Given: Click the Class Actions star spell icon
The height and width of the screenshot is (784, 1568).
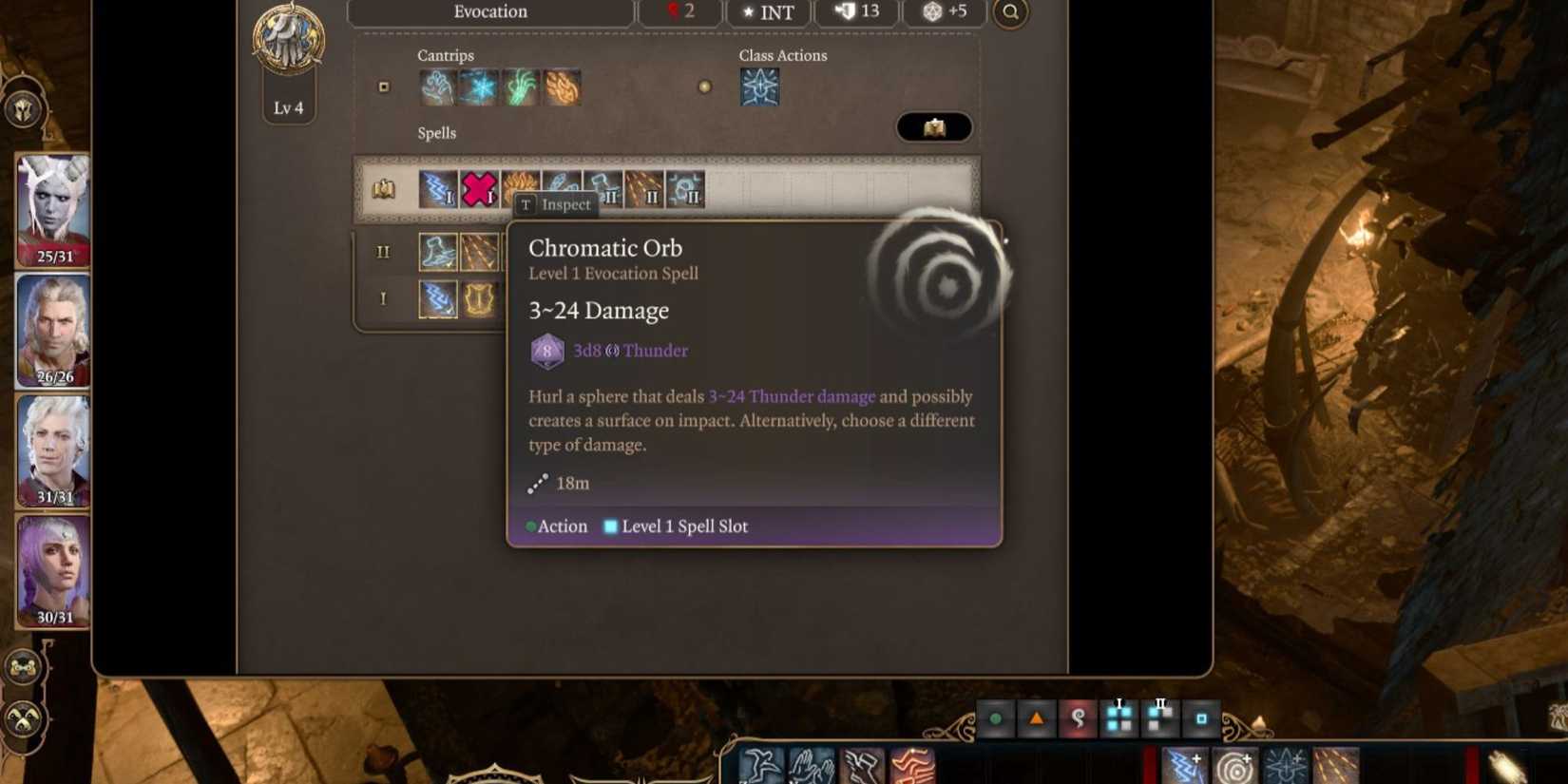Looking at the screenshot, I should (760, 87).
